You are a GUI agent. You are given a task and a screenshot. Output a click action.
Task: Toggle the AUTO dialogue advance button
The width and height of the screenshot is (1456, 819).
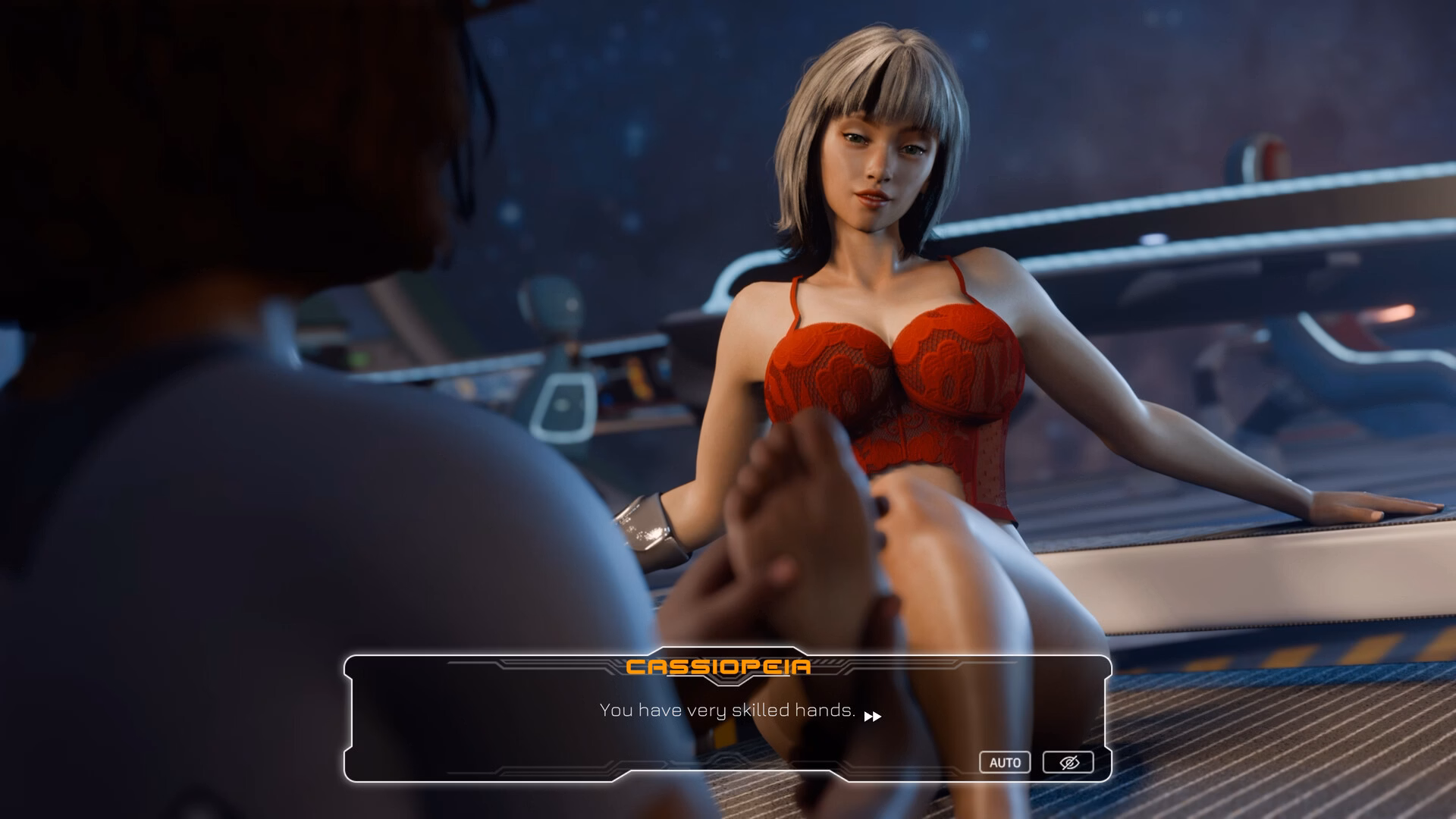(1005, 762)
